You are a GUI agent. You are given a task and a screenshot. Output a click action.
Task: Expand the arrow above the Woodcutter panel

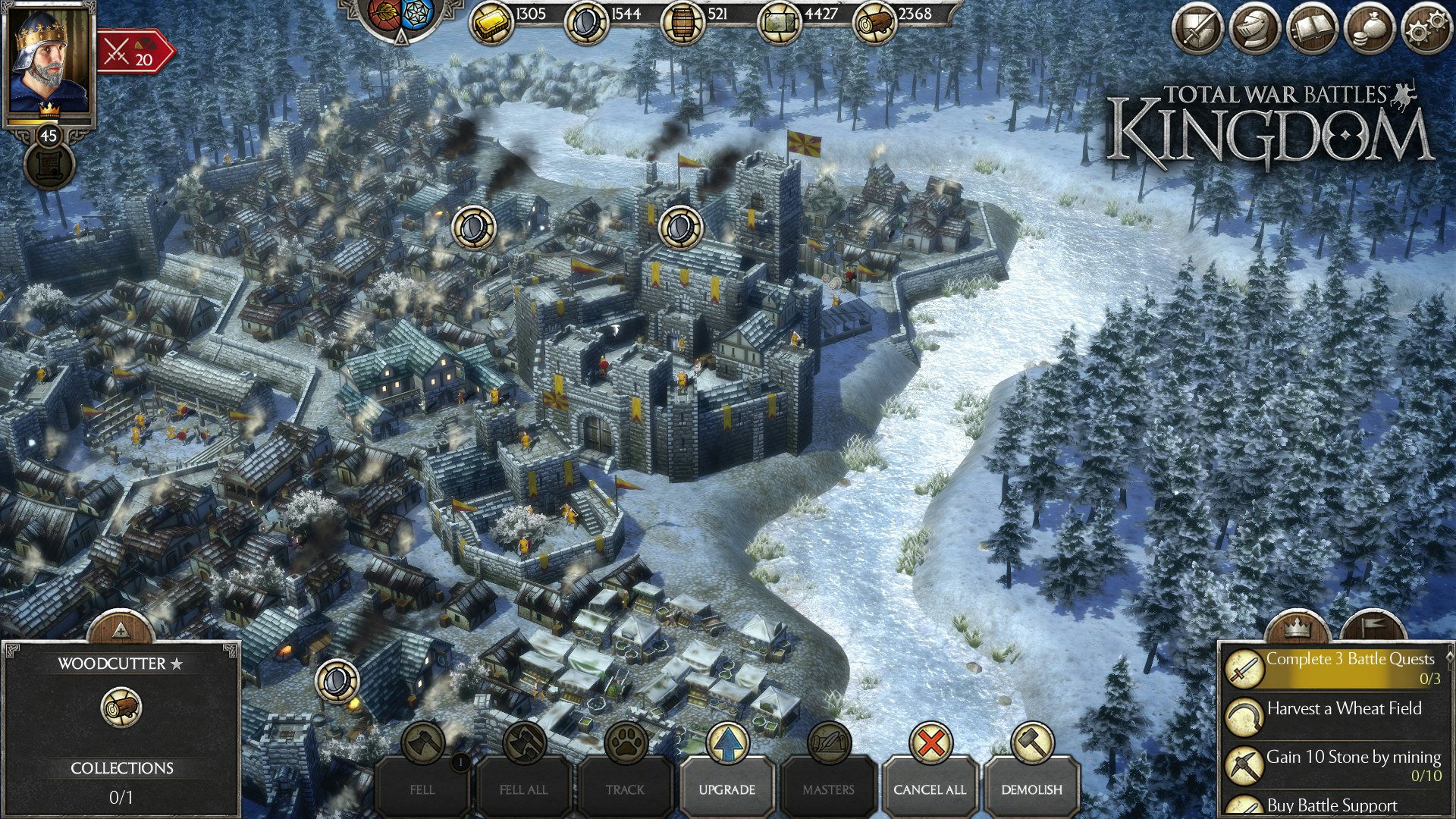pyautogui.click(x=121, y=627)
